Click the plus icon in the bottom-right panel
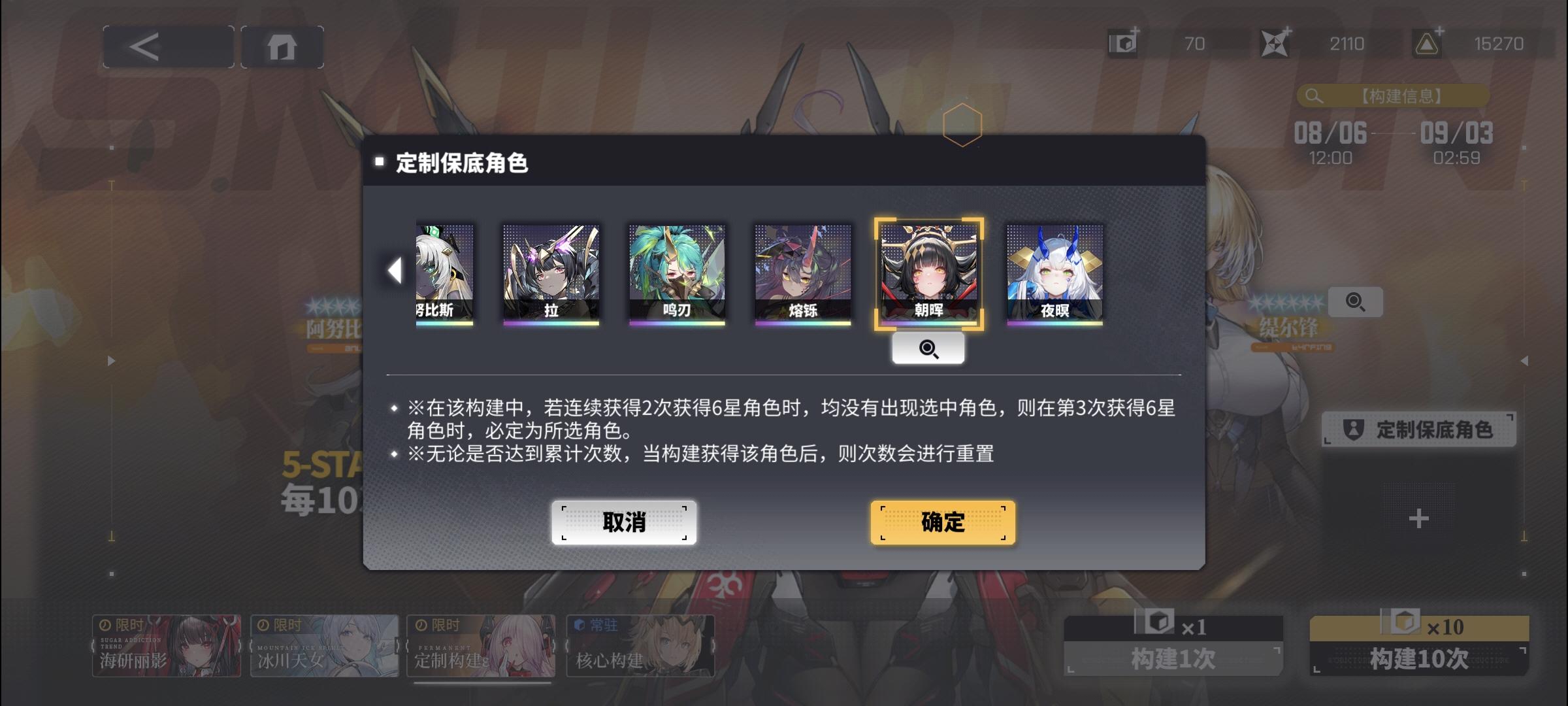This screenshot has height=706, width=1568. pos(1418,520)
